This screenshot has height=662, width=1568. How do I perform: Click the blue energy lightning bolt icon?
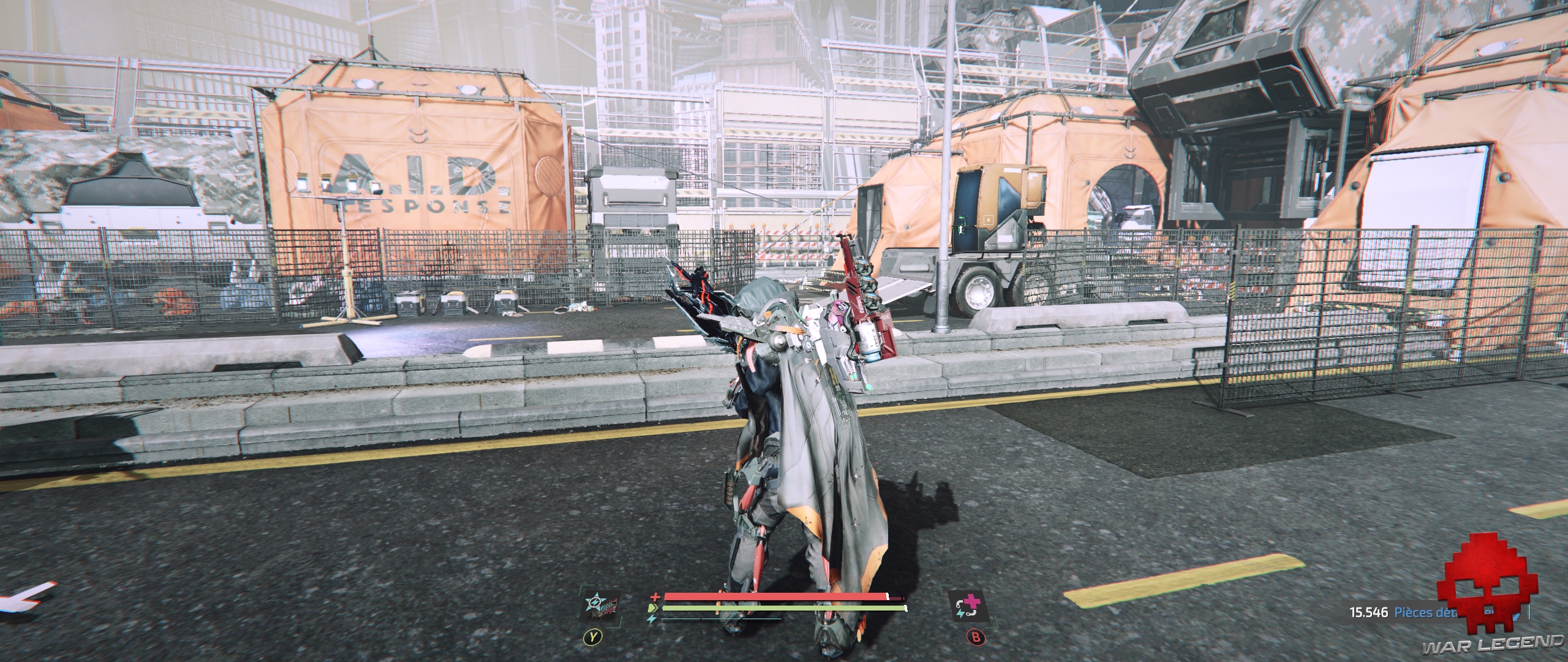[652, 619]
